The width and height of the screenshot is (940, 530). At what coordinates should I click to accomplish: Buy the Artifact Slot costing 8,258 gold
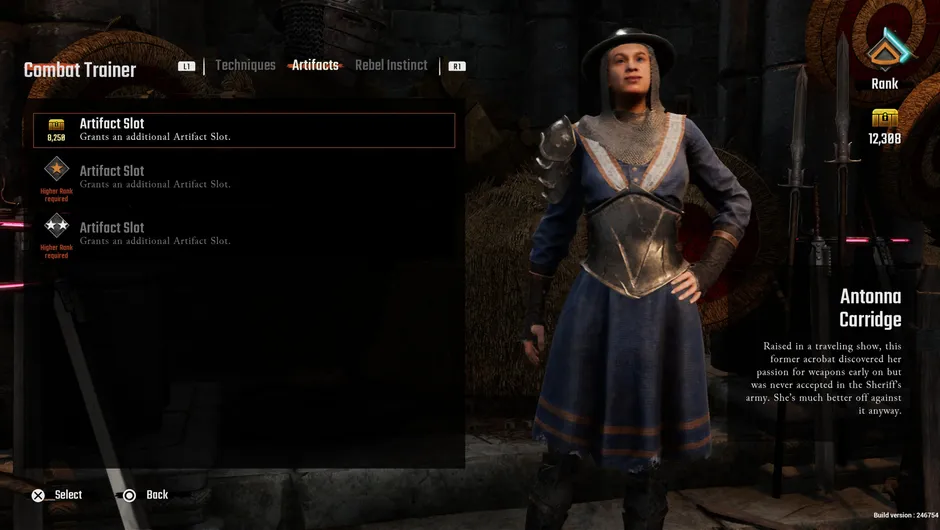[x=244, y=130]
